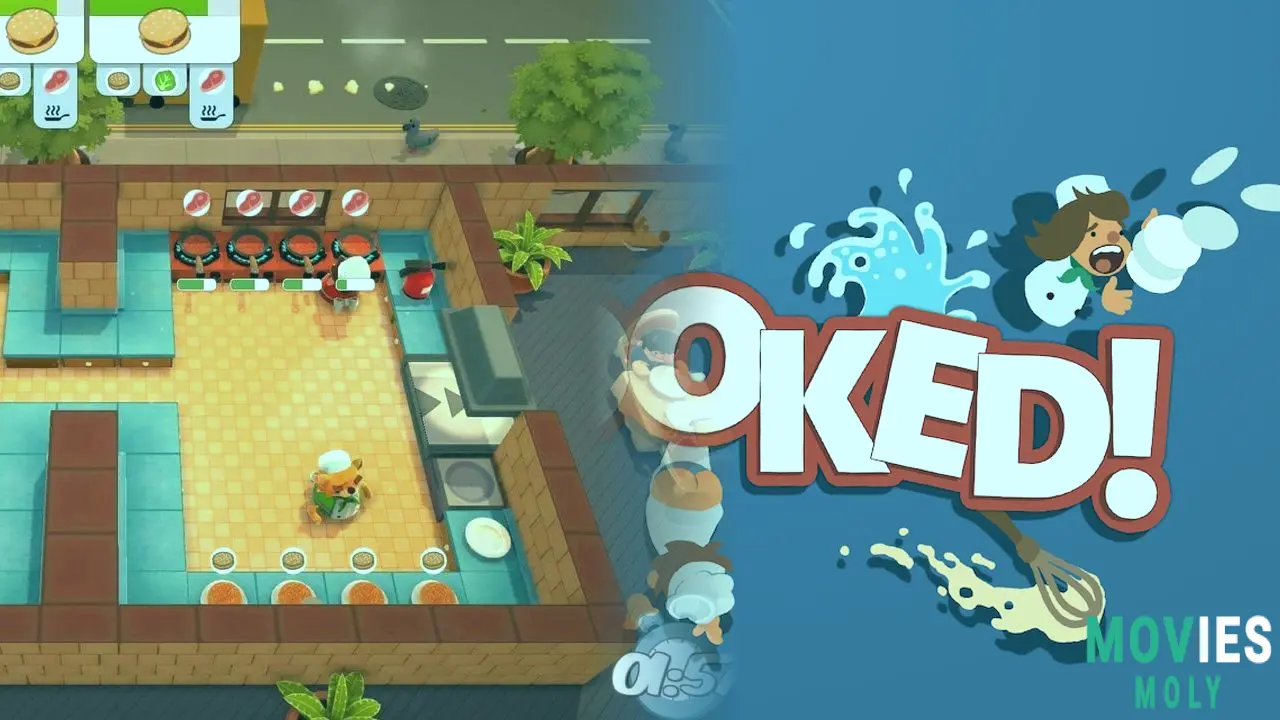Click the frying pan cooking icon on the left ticket

57,112
